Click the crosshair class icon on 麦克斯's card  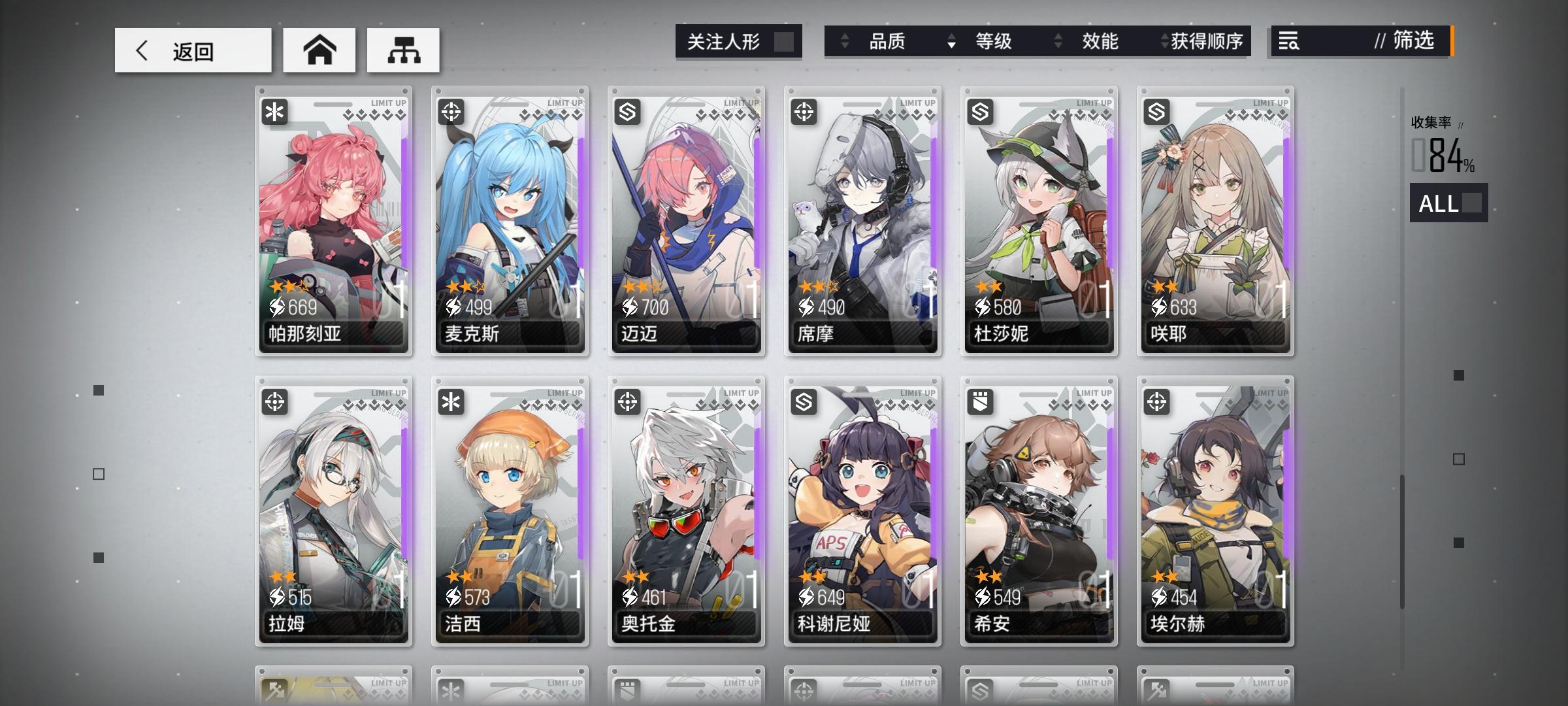coord(451,112)
